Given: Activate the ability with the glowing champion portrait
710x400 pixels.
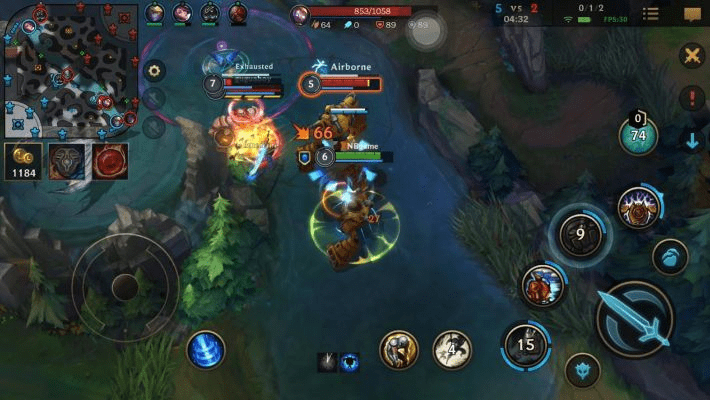Looking at the screenshot, I should pos(636,208).
